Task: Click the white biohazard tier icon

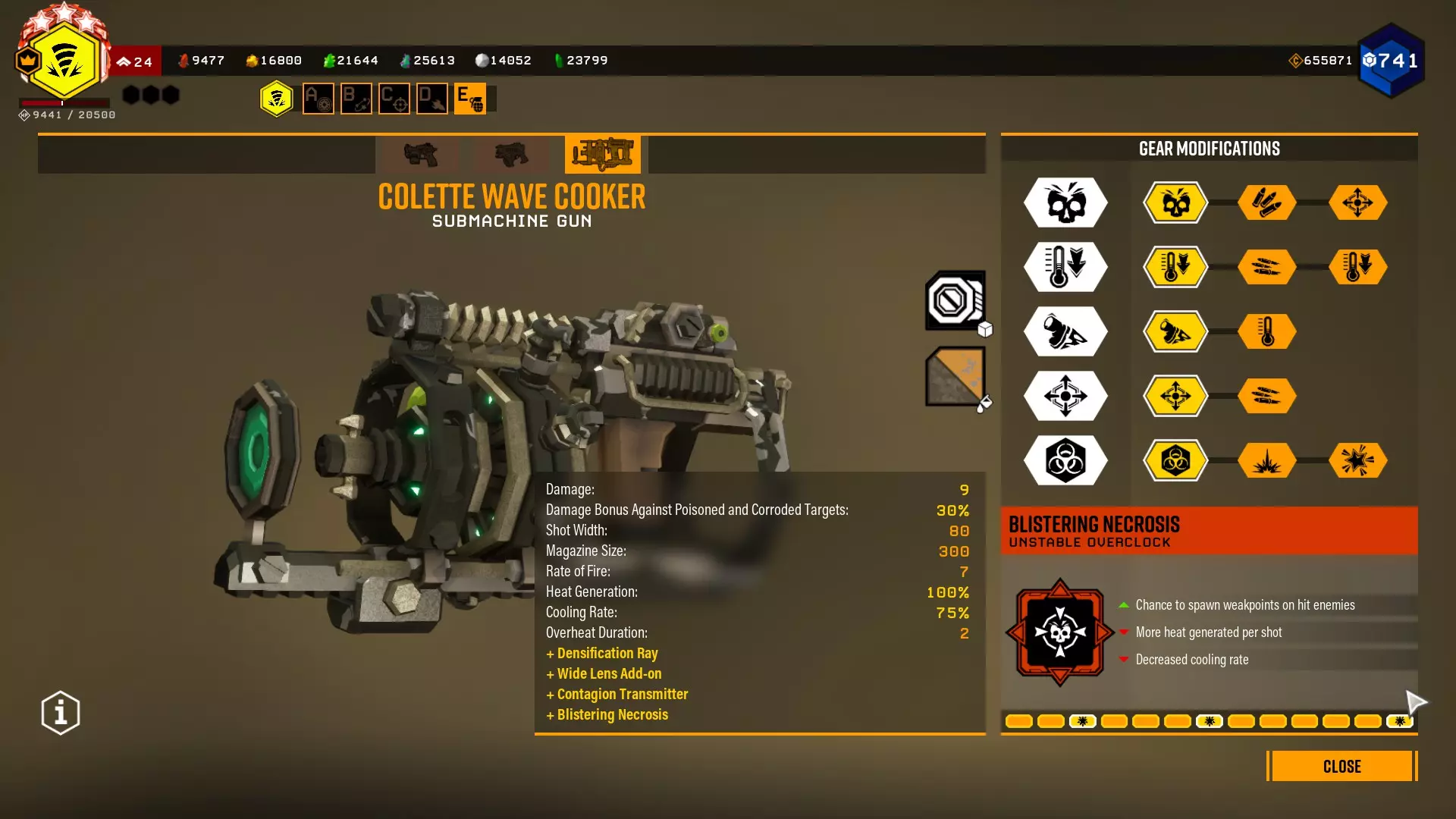Action: tap(1065, 460)
